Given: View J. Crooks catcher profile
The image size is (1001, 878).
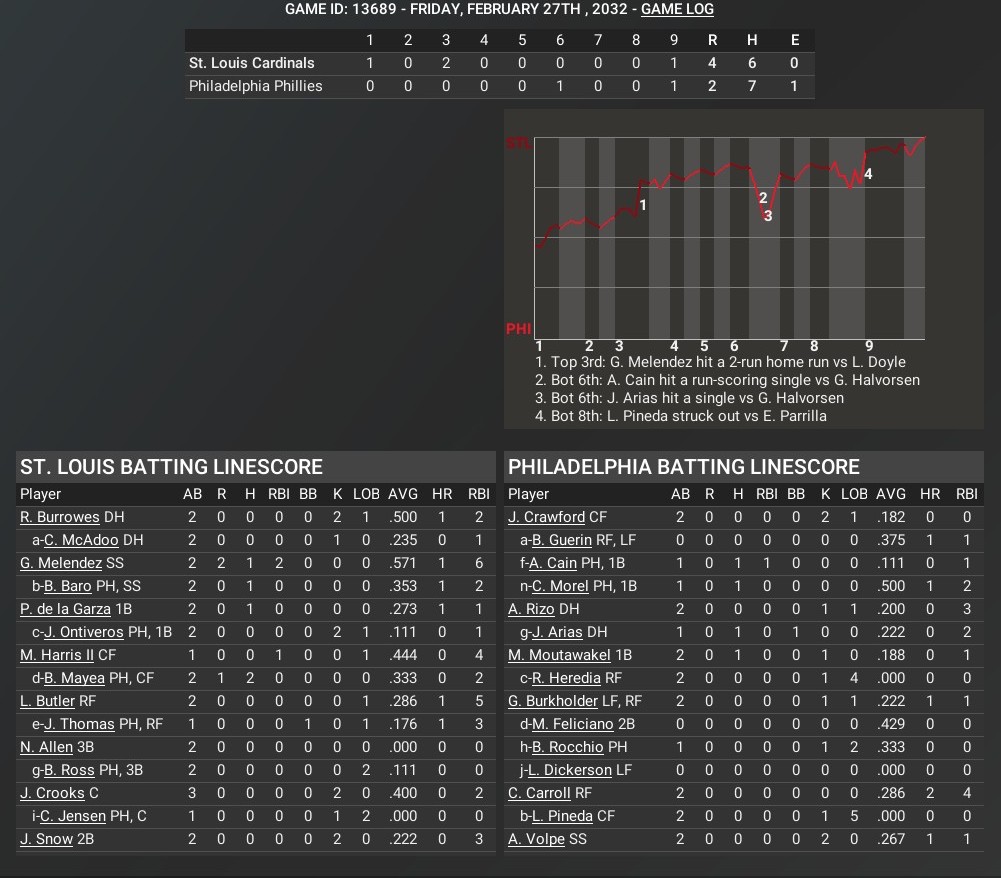Looking at the screenshot, I should point(52,793).
